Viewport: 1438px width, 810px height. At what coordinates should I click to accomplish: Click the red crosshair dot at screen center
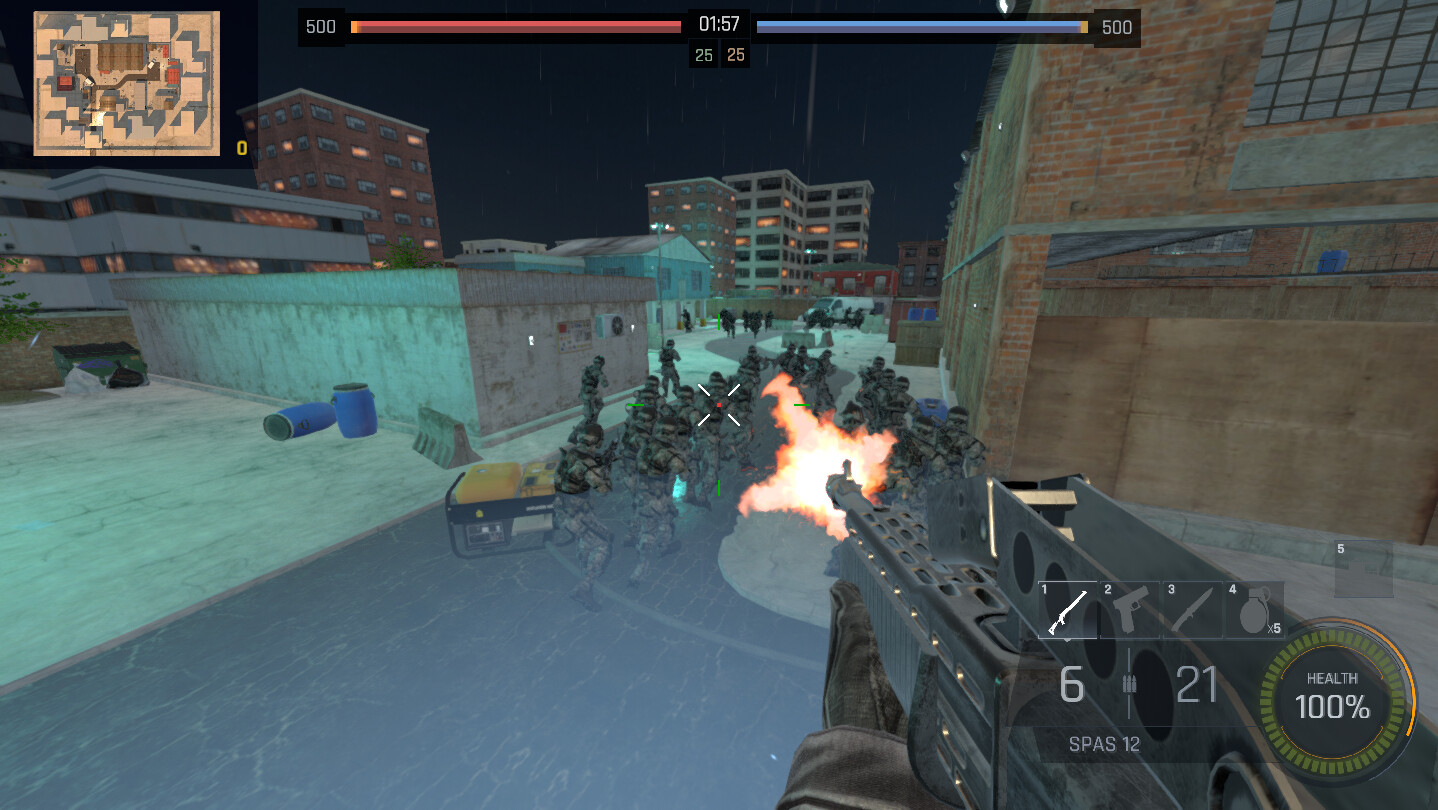719,404
